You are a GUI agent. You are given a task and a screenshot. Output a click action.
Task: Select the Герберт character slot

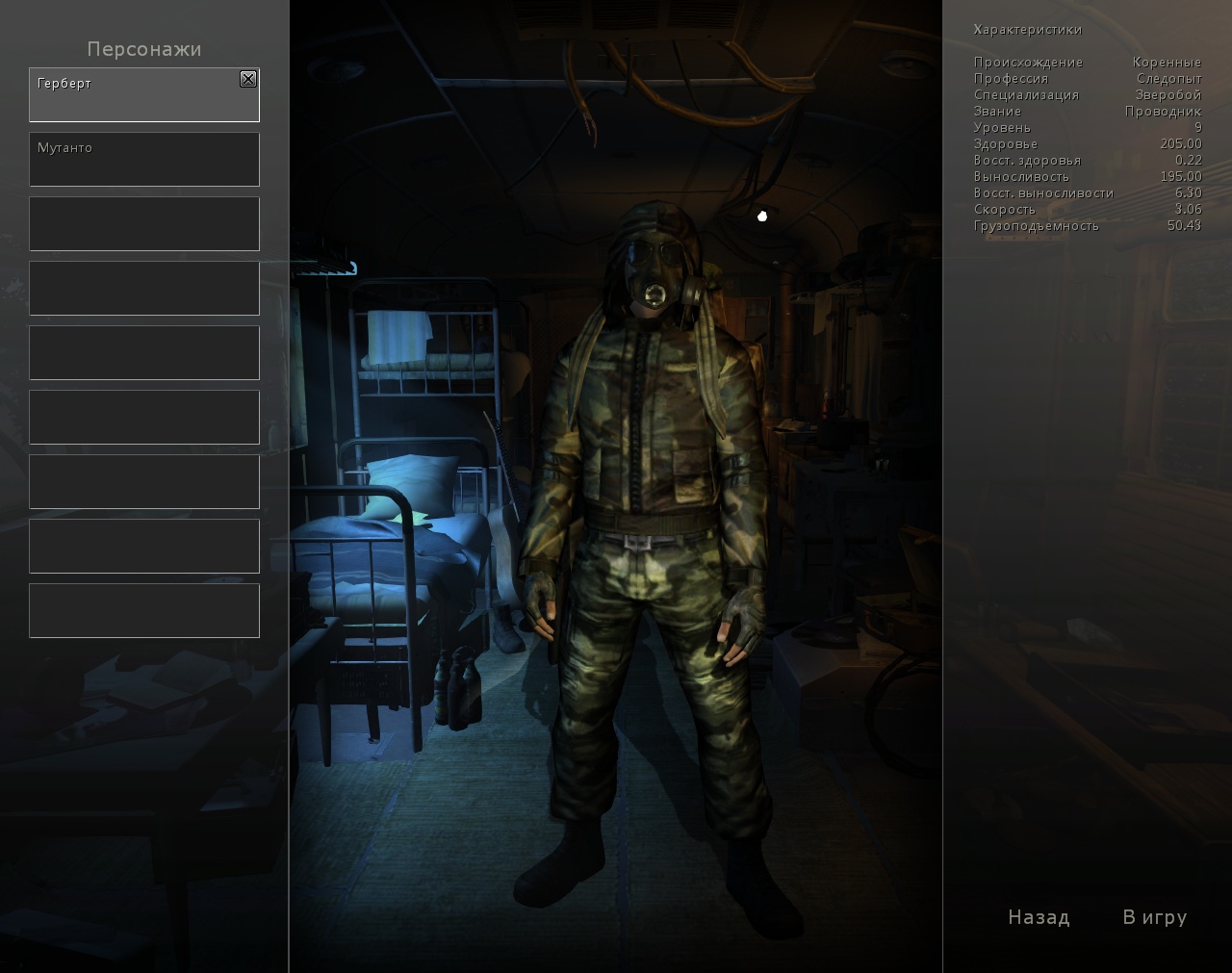[x=135, y=96]
